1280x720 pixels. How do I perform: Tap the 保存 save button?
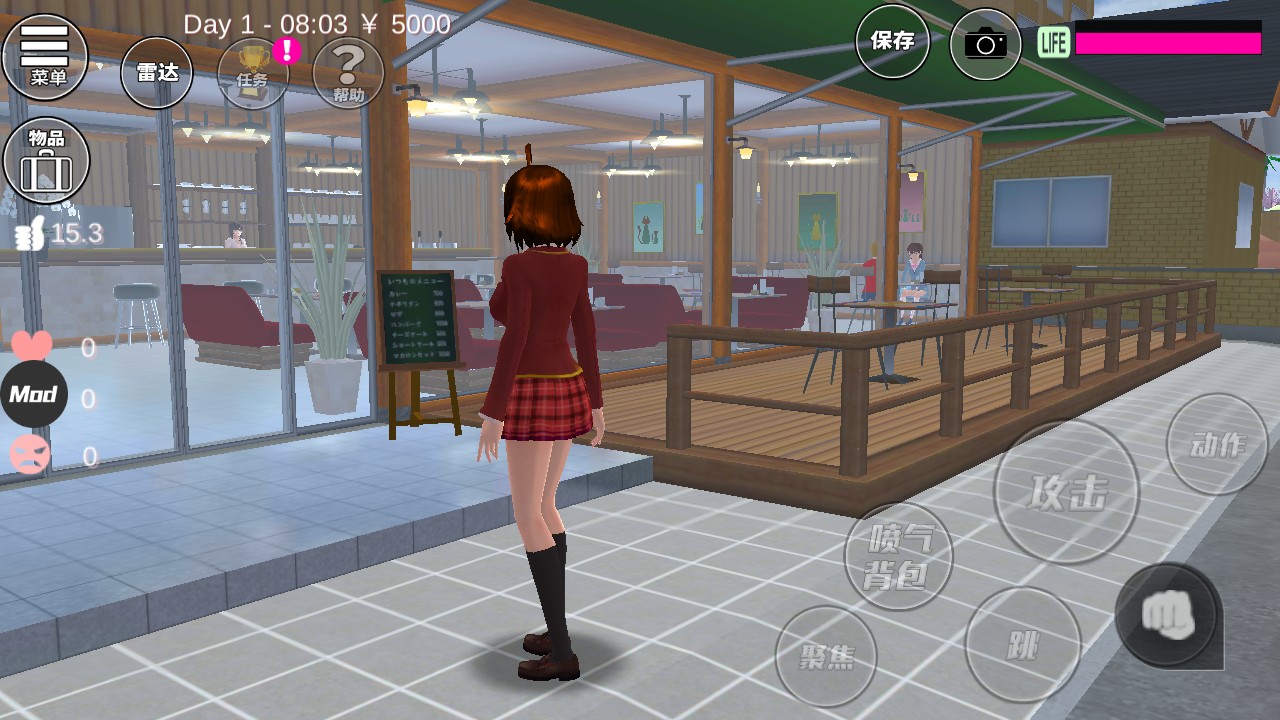click(x=892, y=41)
